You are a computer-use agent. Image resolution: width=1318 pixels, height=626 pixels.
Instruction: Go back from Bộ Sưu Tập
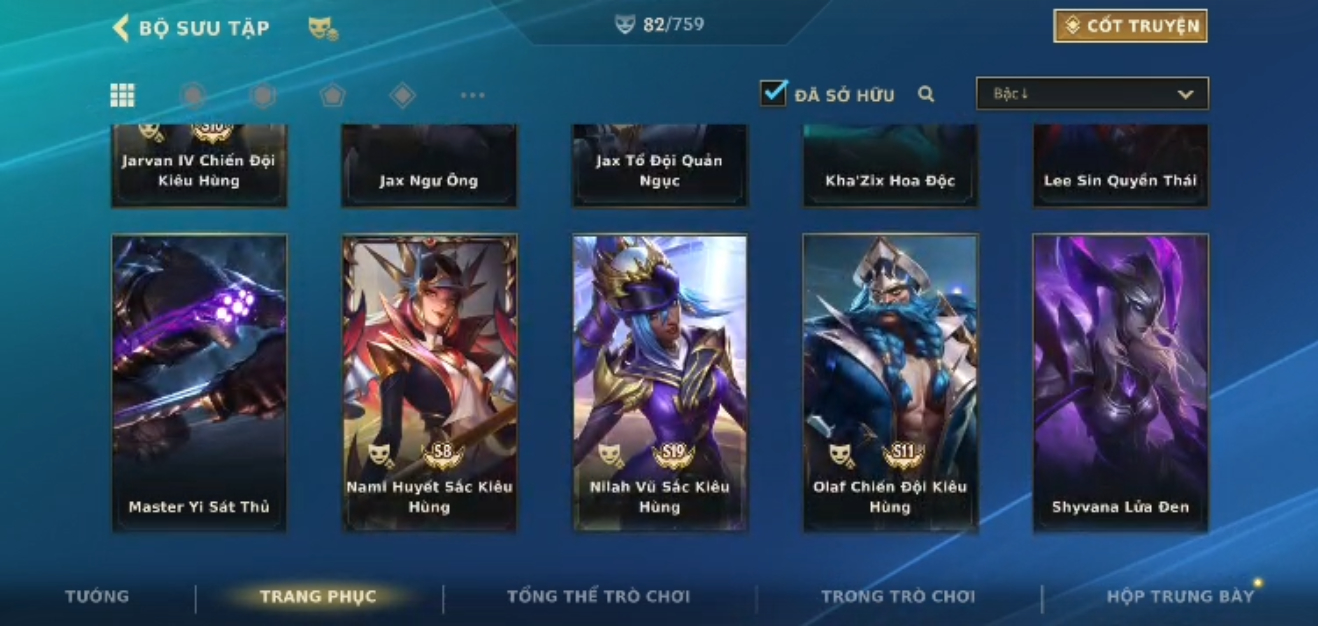coord(122,28)
